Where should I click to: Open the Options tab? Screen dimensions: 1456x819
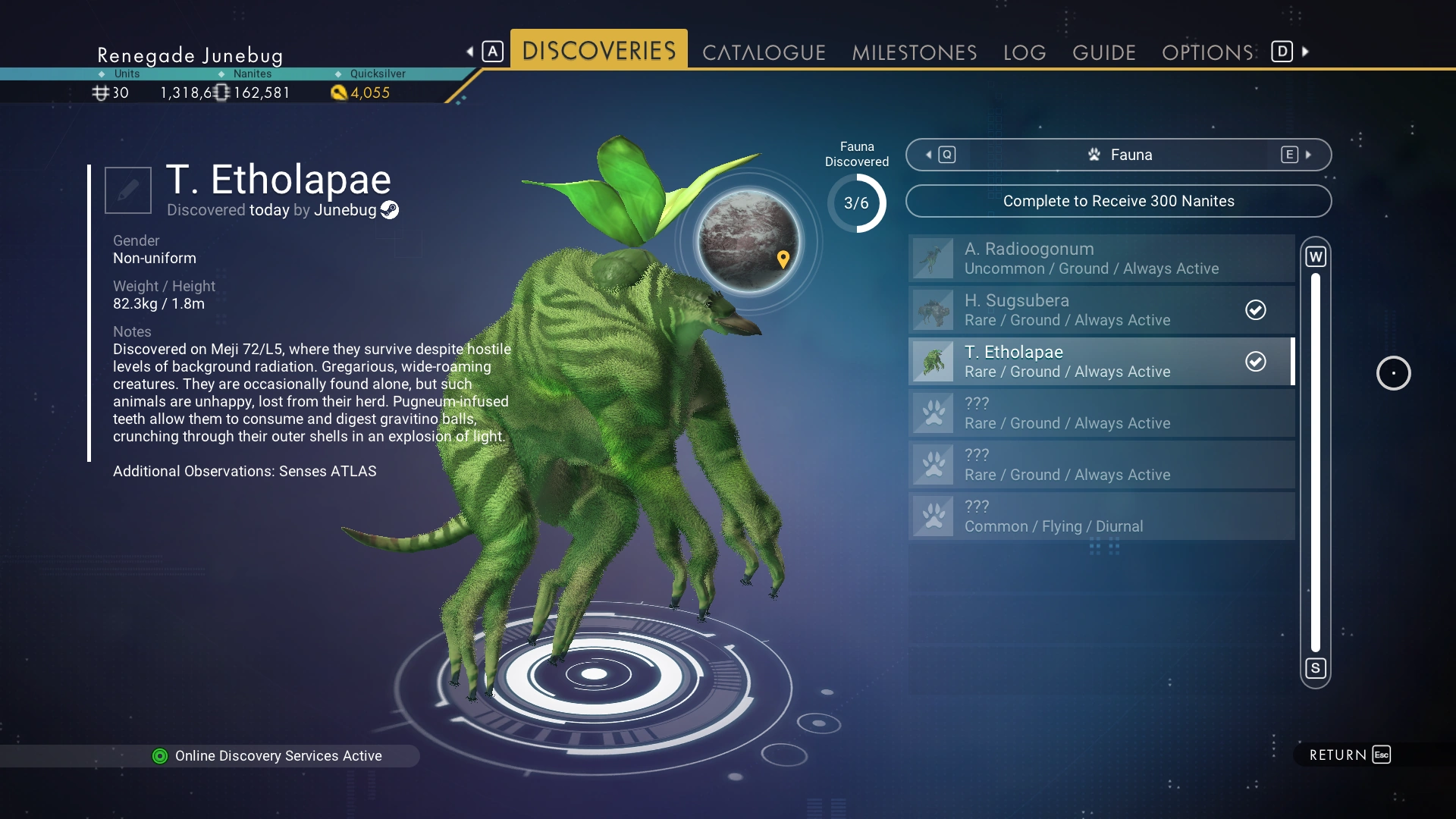click(1207, 52)
